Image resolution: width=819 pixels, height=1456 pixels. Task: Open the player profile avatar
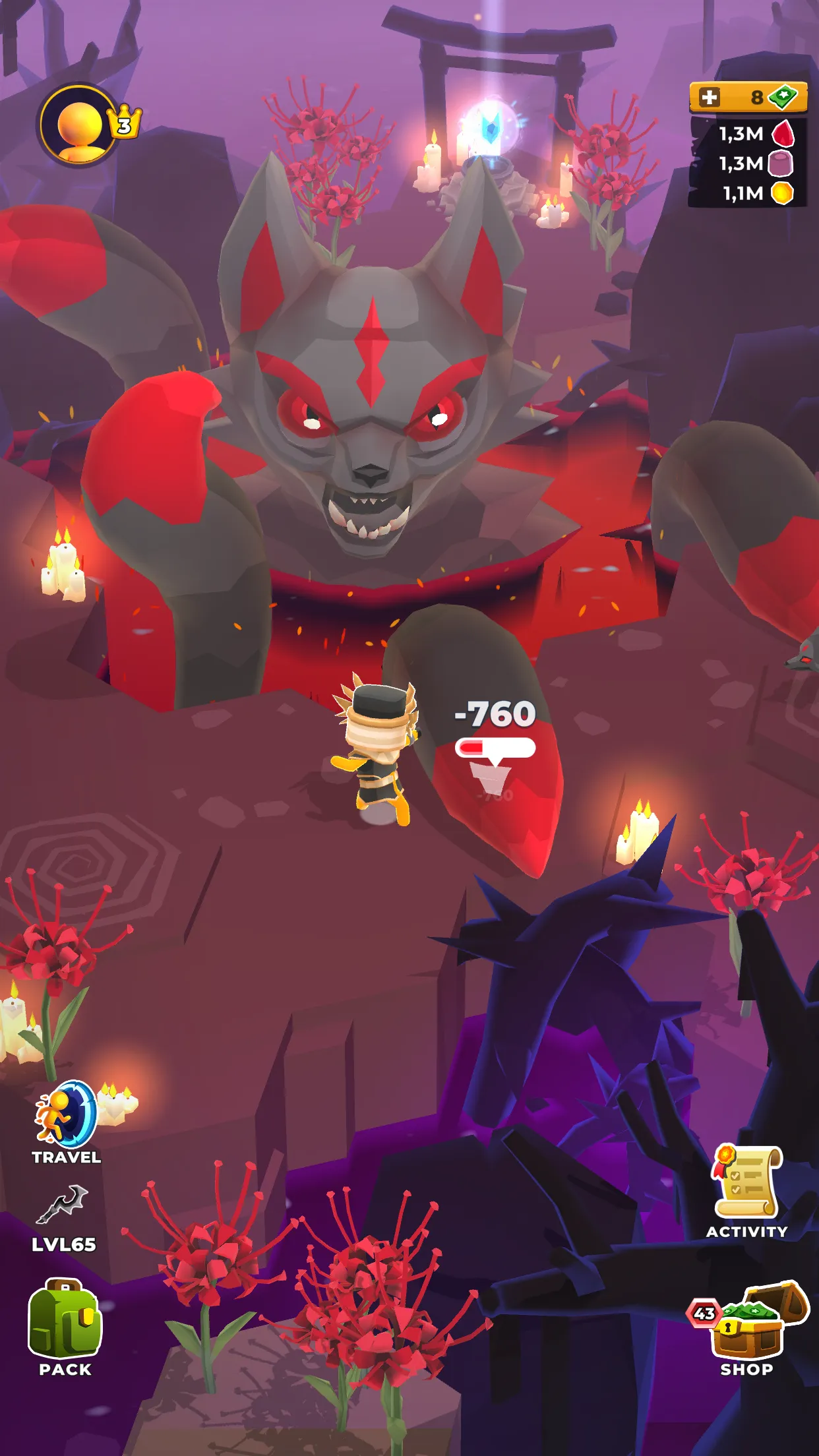coord(80,124)
